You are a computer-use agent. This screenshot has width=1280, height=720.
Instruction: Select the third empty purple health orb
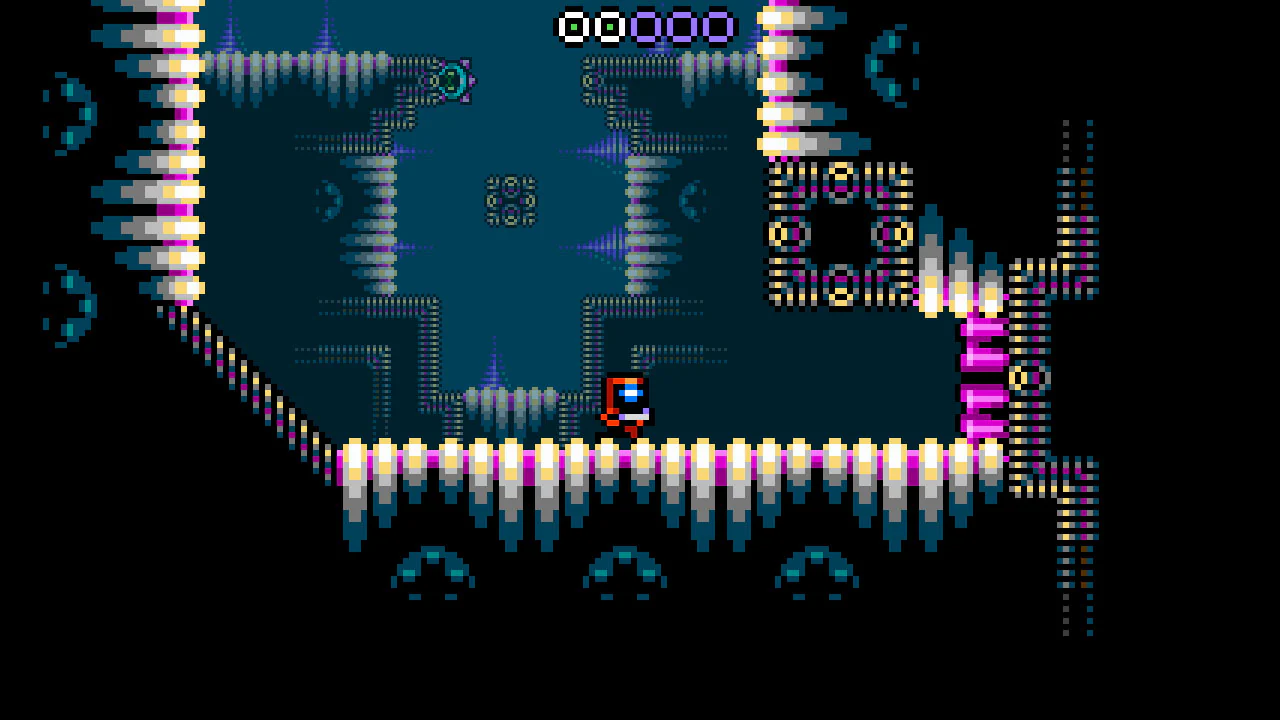646,25
